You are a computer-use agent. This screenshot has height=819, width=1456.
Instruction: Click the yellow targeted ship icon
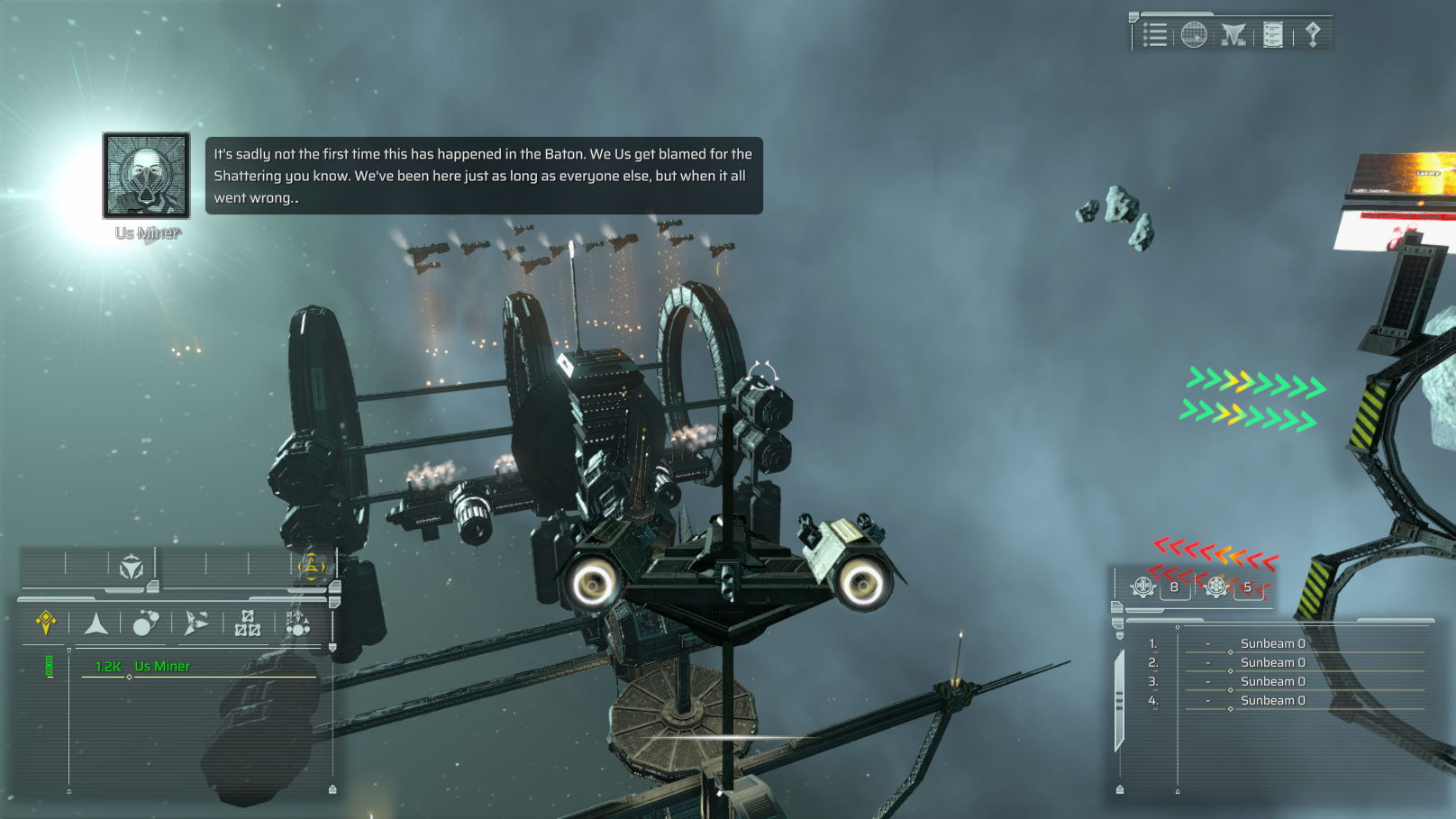(312, 567)
